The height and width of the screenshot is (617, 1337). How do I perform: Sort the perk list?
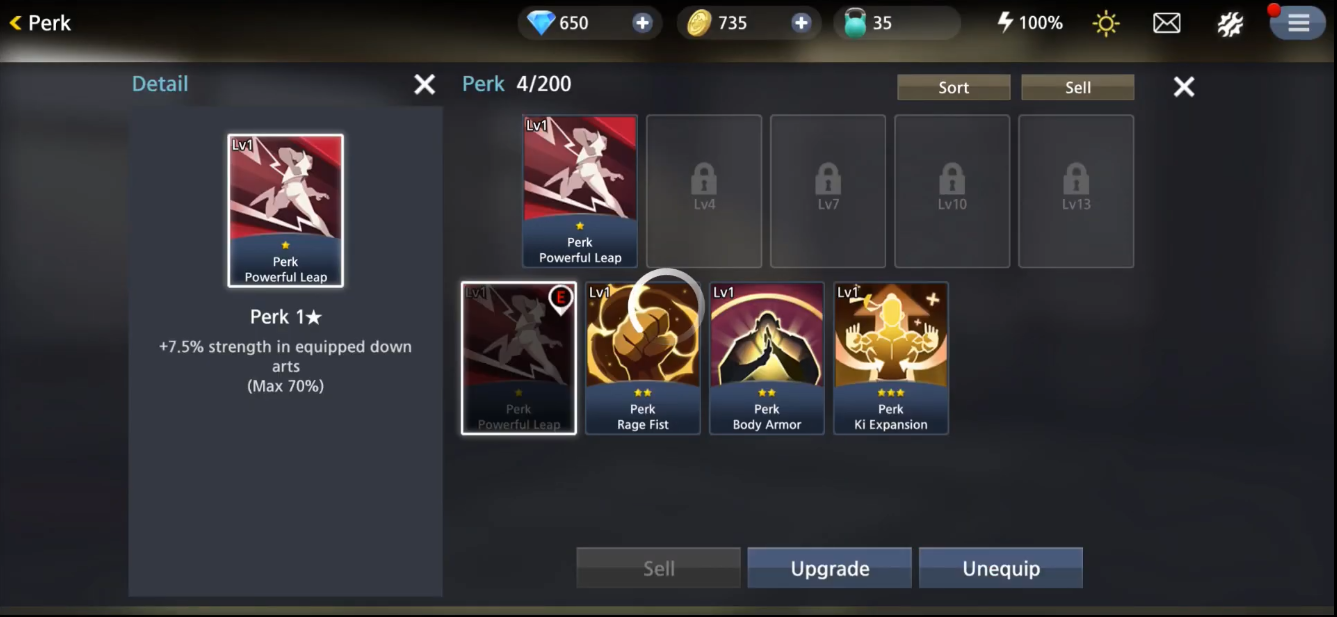click(x=953, y=87)
